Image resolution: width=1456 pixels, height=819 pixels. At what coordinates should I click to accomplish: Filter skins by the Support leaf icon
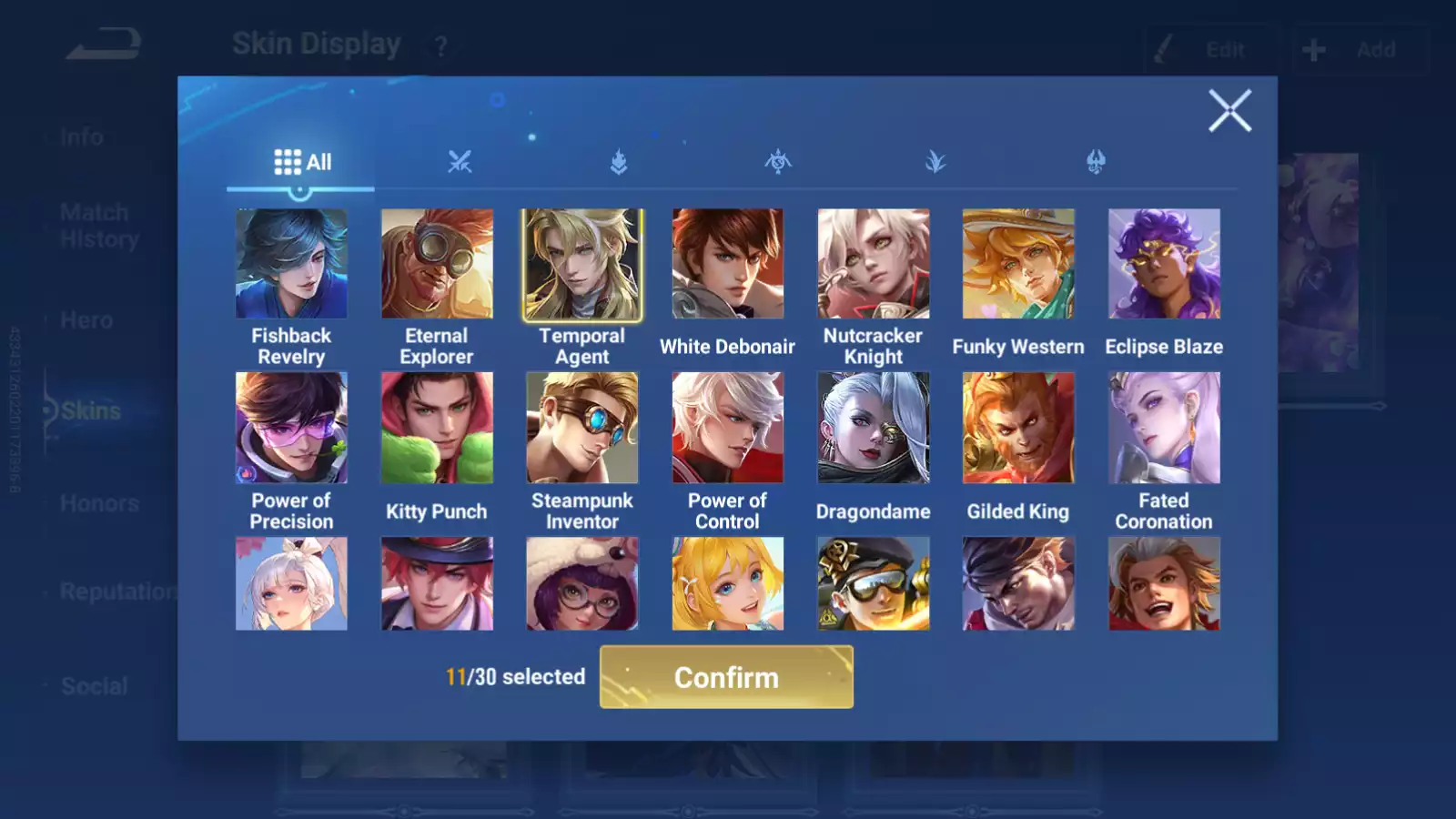937,162
